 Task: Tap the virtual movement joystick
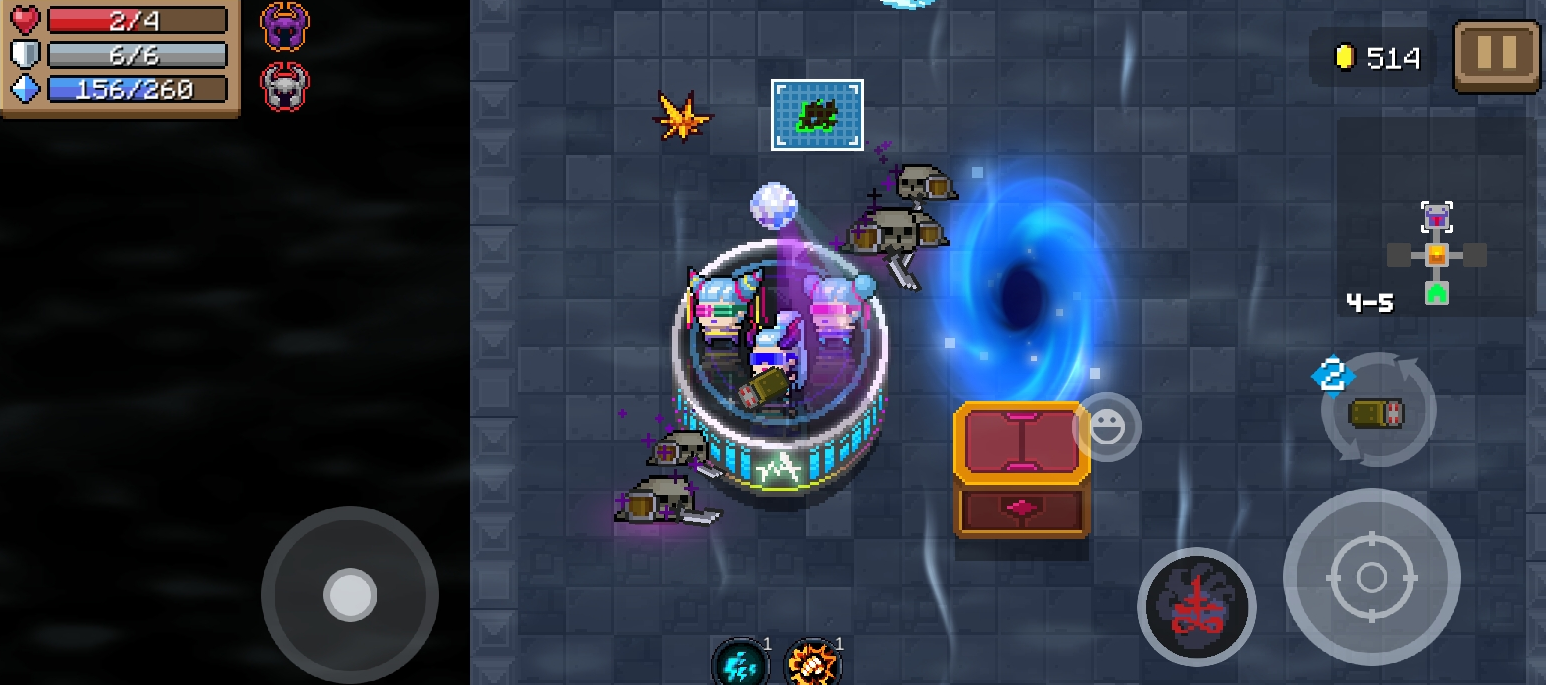(350, 595)
